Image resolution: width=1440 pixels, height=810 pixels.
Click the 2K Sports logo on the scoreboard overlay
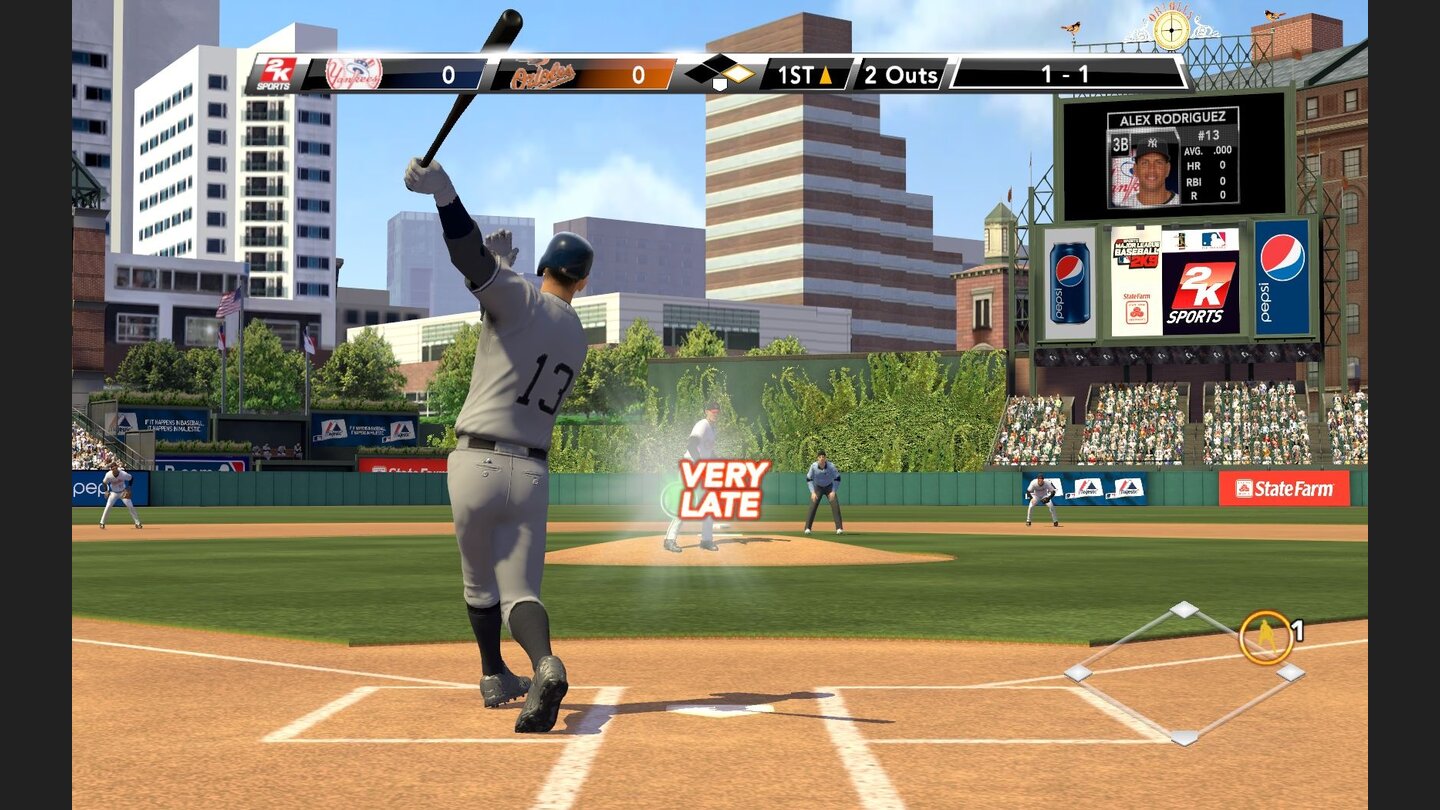pyautogui.click(x=275, y=72)
